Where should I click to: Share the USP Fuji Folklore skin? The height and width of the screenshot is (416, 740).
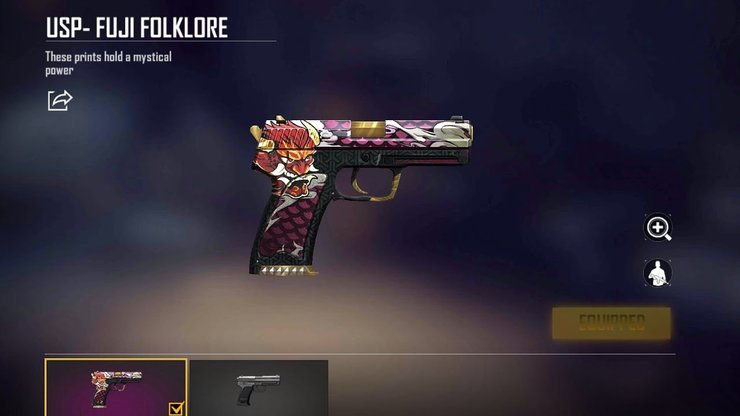(60, 100)
